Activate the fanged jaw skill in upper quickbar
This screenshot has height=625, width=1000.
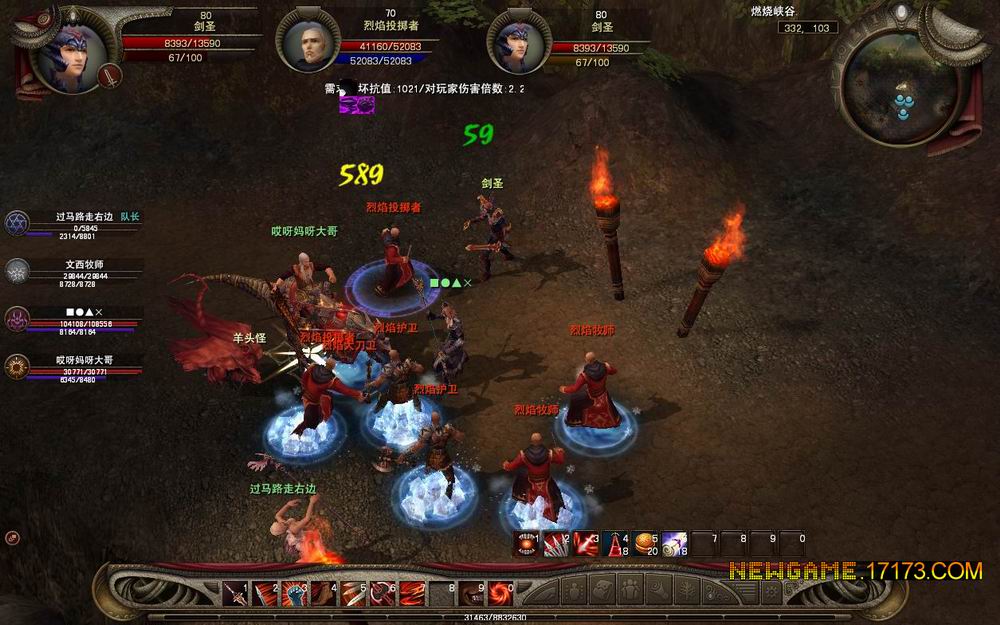tap(528, 543)
